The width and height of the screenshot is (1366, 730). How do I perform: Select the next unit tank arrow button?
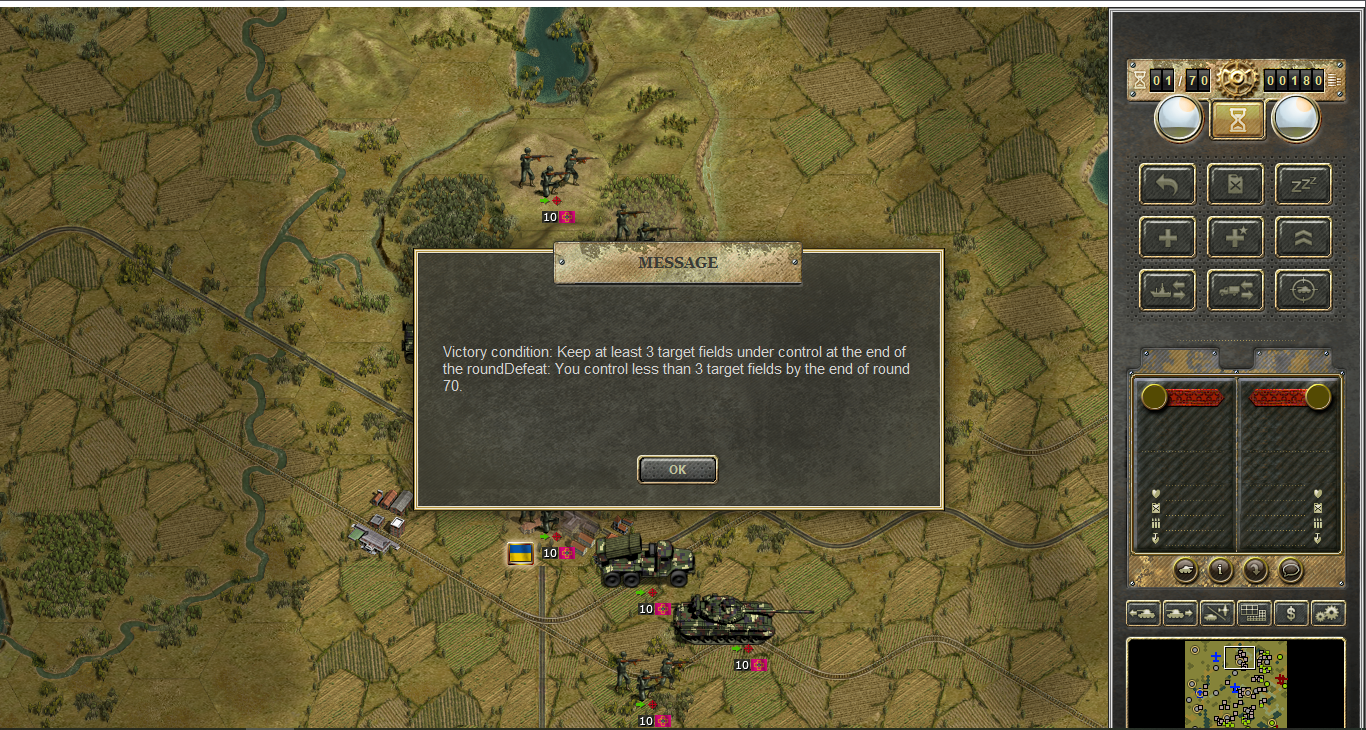pos(1180,613)
